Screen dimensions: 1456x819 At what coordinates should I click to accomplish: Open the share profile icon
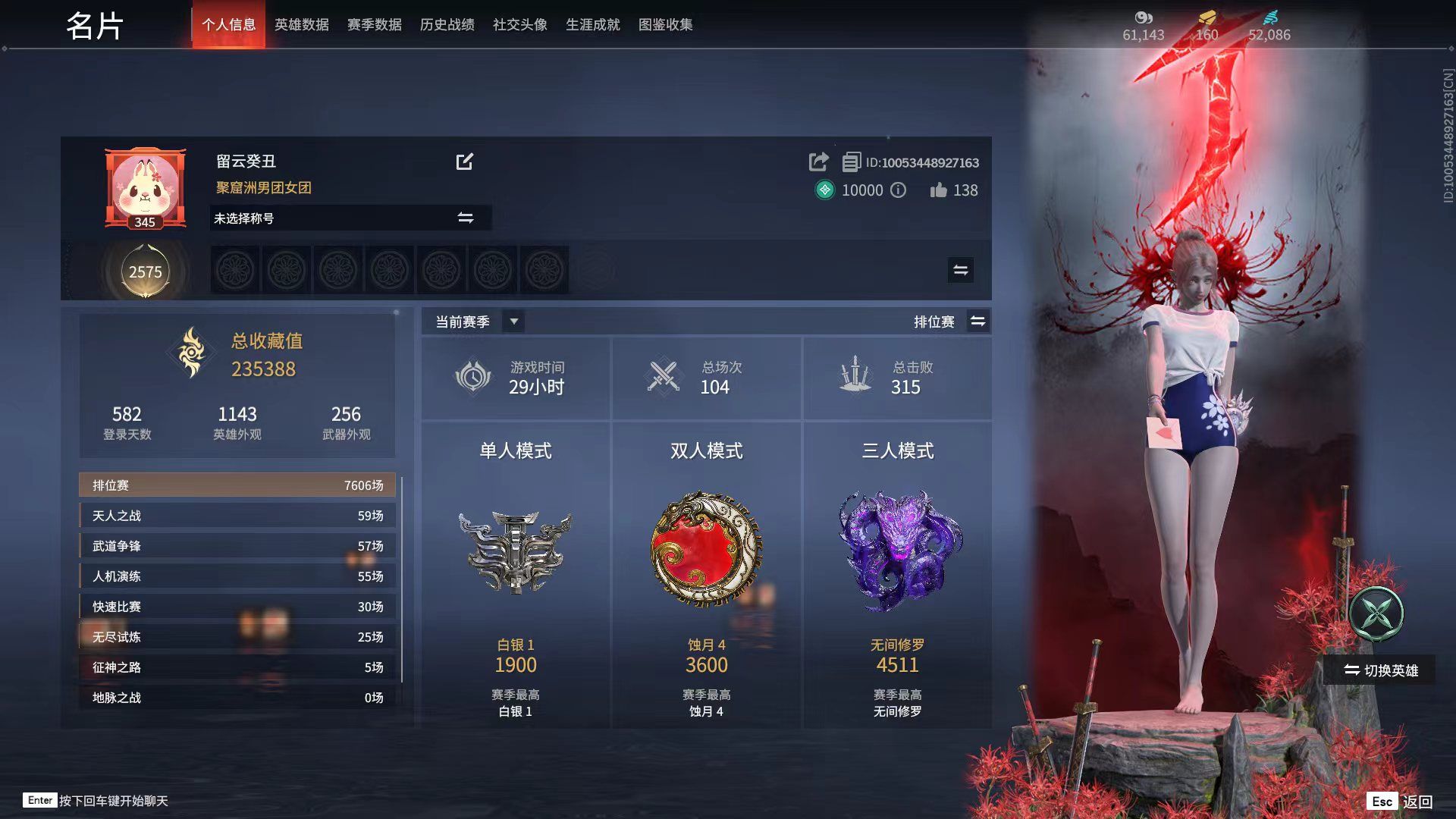coord(819,162)
